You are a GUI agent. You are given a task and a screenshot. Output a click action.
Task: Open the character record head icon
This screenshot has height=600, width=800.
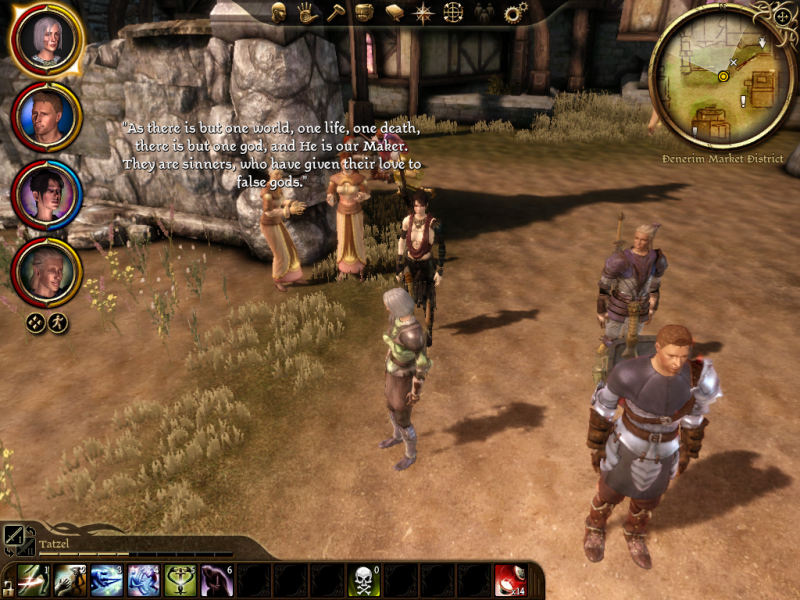(x=279, y=13)
